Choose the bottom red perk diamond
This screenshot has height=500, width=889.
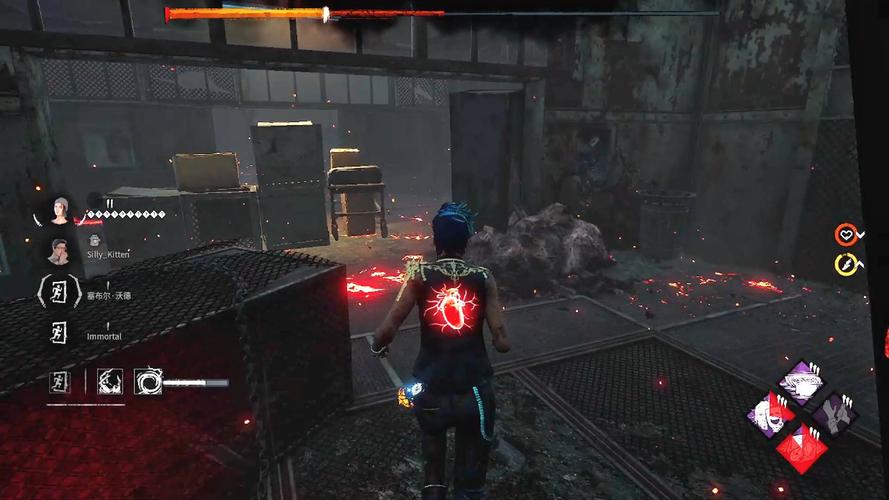tap(801, 446)
